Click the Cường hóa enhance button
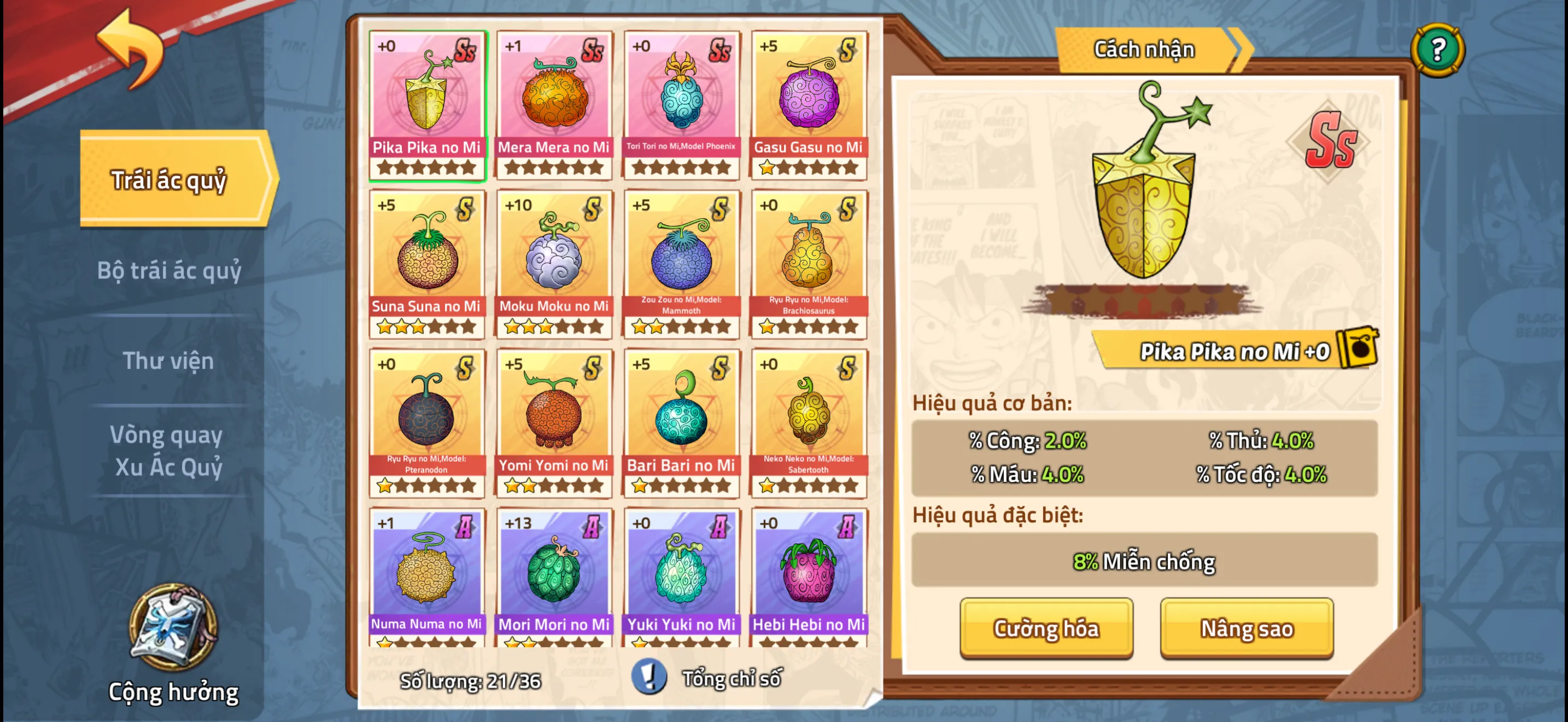 (x=1046, y=628)
